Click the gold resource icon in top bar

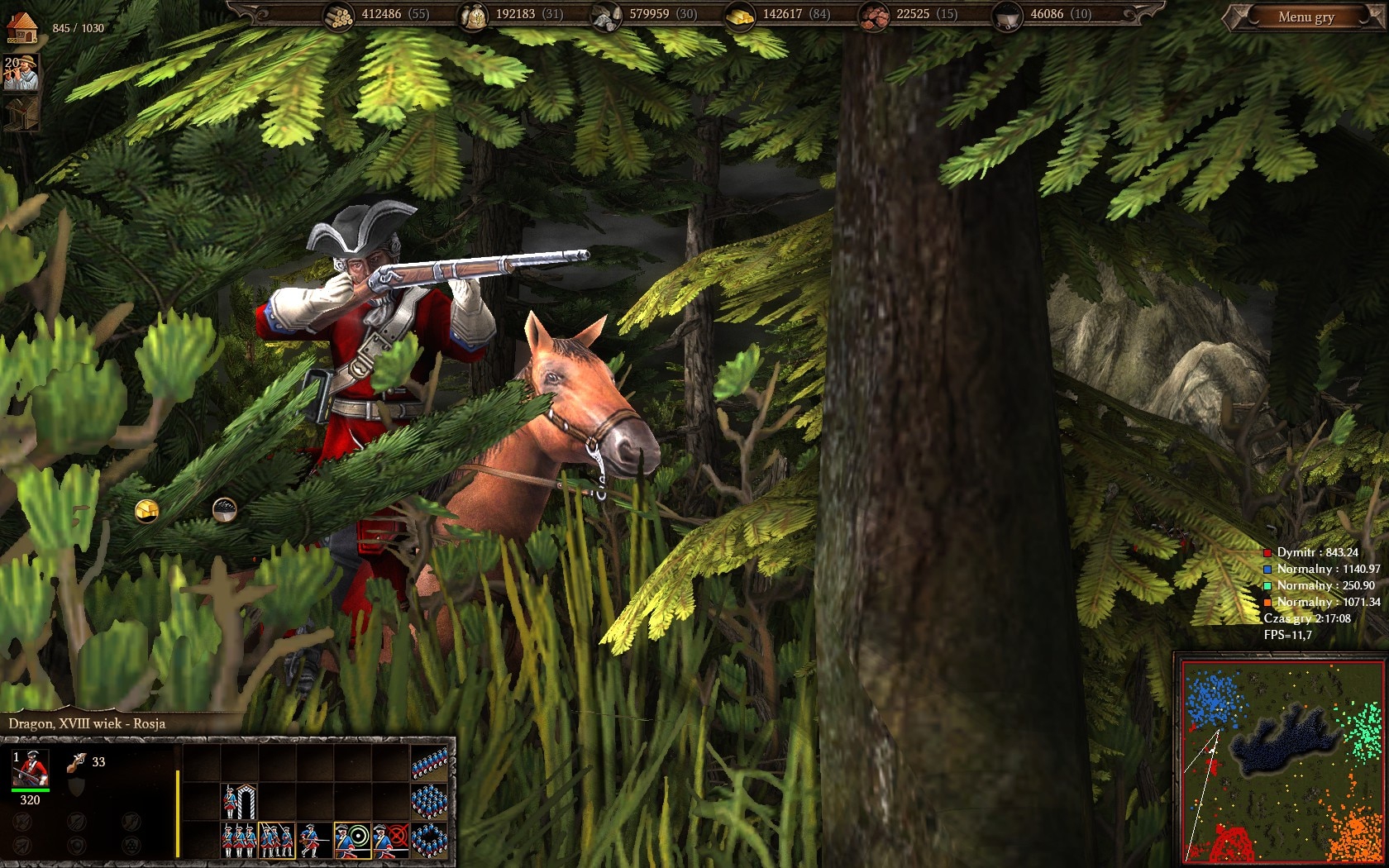pyautogui.click(x=739, y=16)
